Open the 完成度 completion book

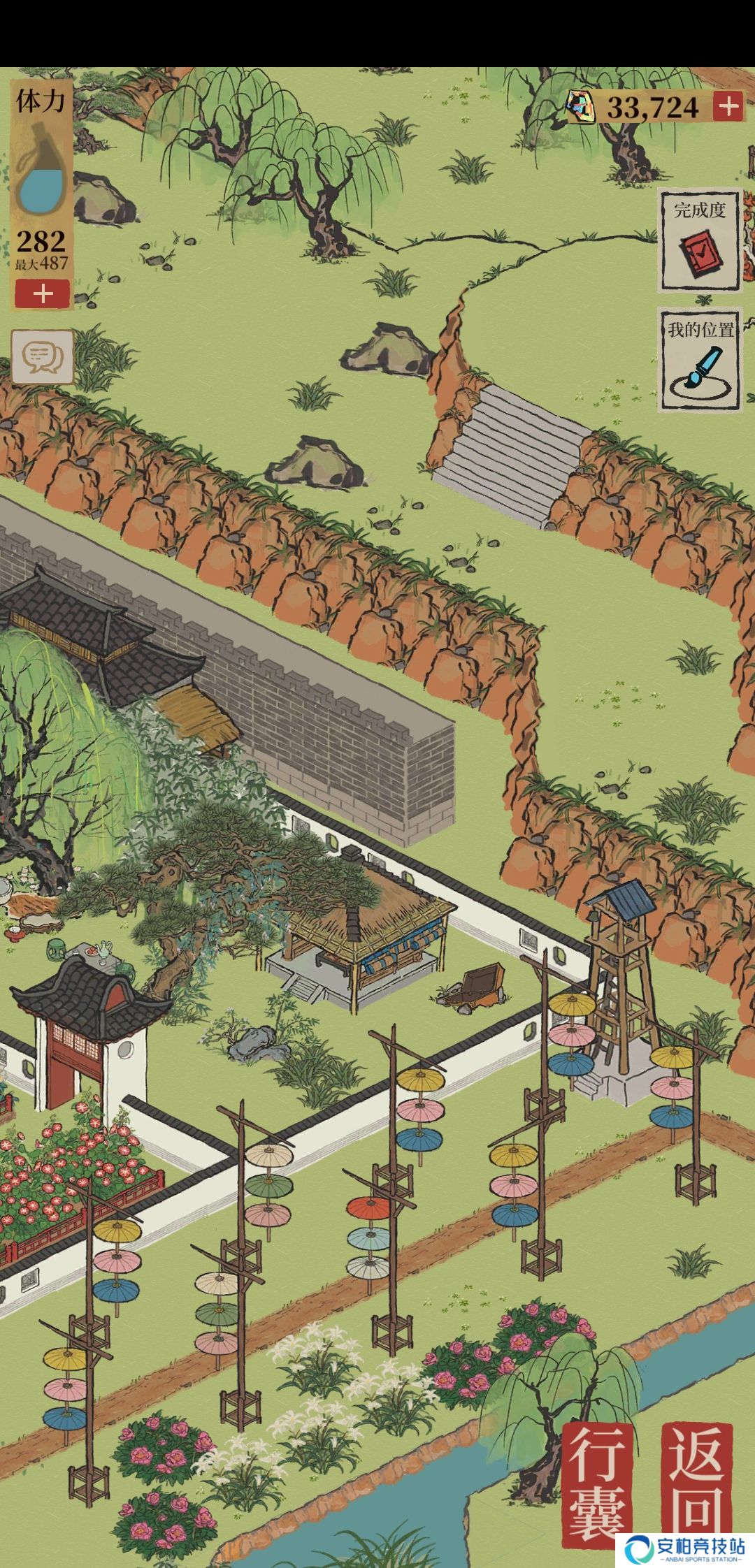(699, 240)
